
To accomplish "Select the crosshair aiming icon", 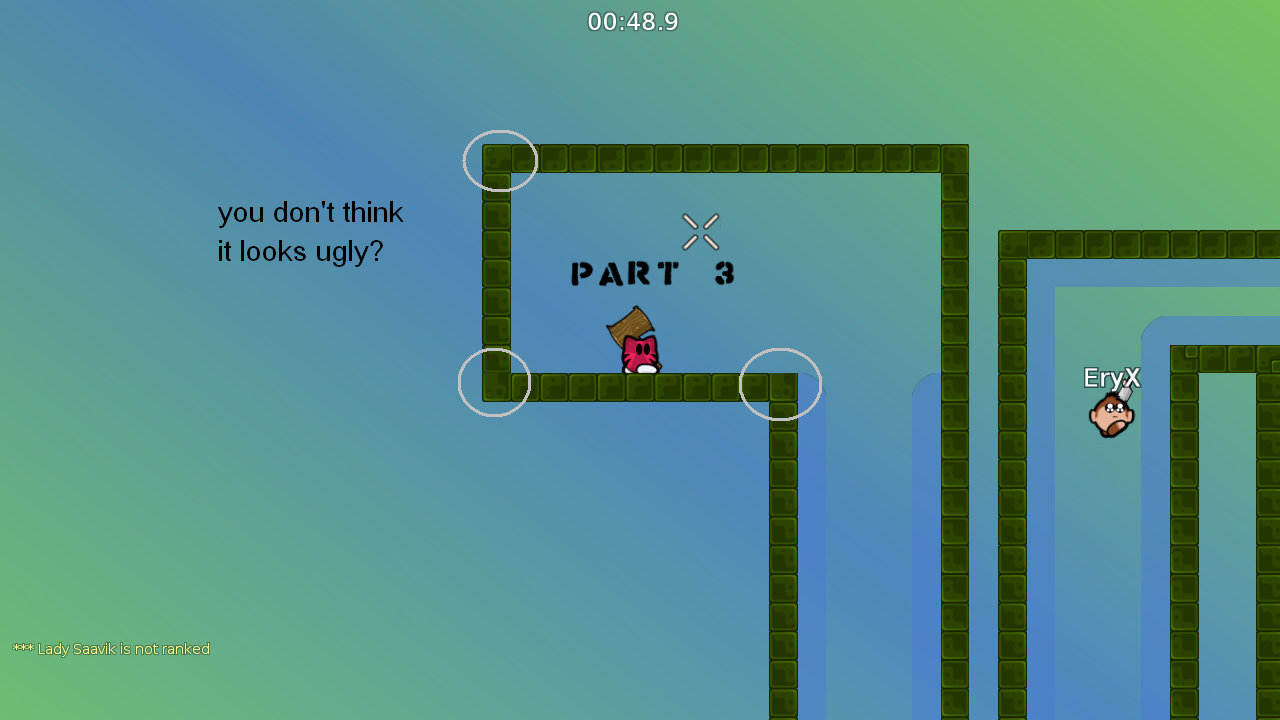I will (700, 231).
